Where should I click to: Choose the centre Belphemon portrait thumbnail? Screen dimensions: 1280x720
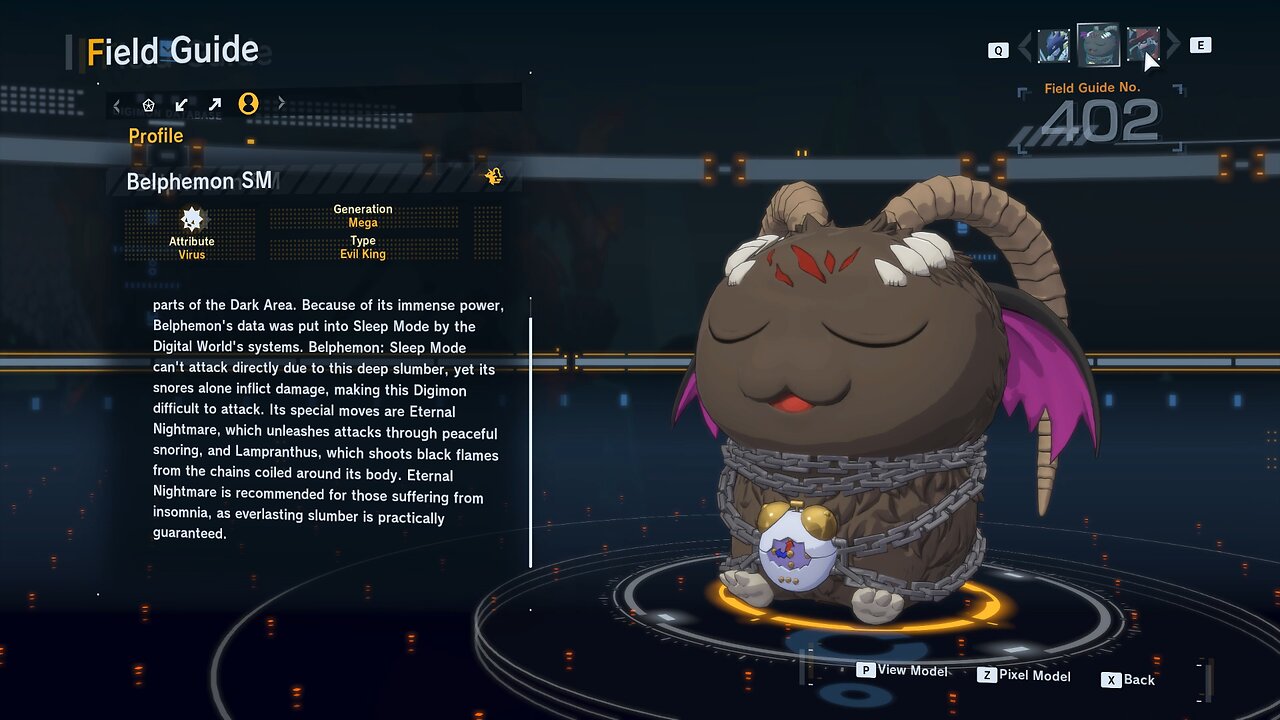coord(1098,45)
